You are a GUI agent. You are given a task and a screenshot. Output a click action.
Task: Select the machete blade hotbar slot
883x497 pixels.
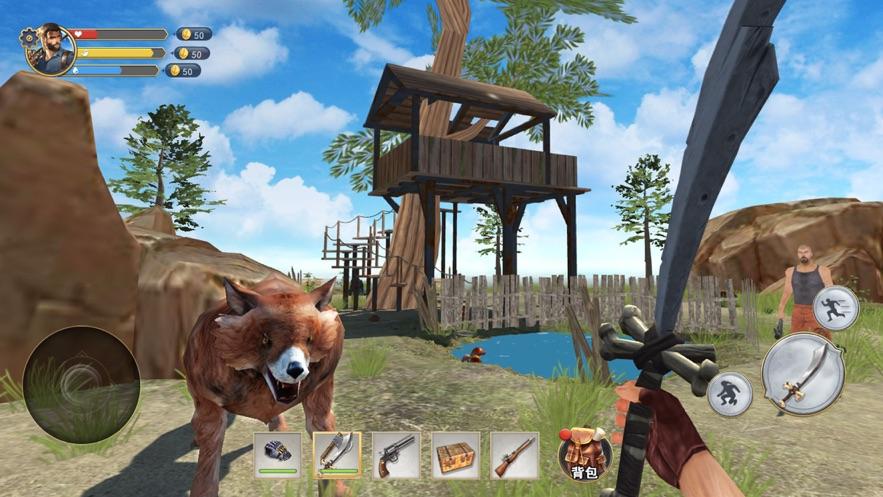[337, 455]
